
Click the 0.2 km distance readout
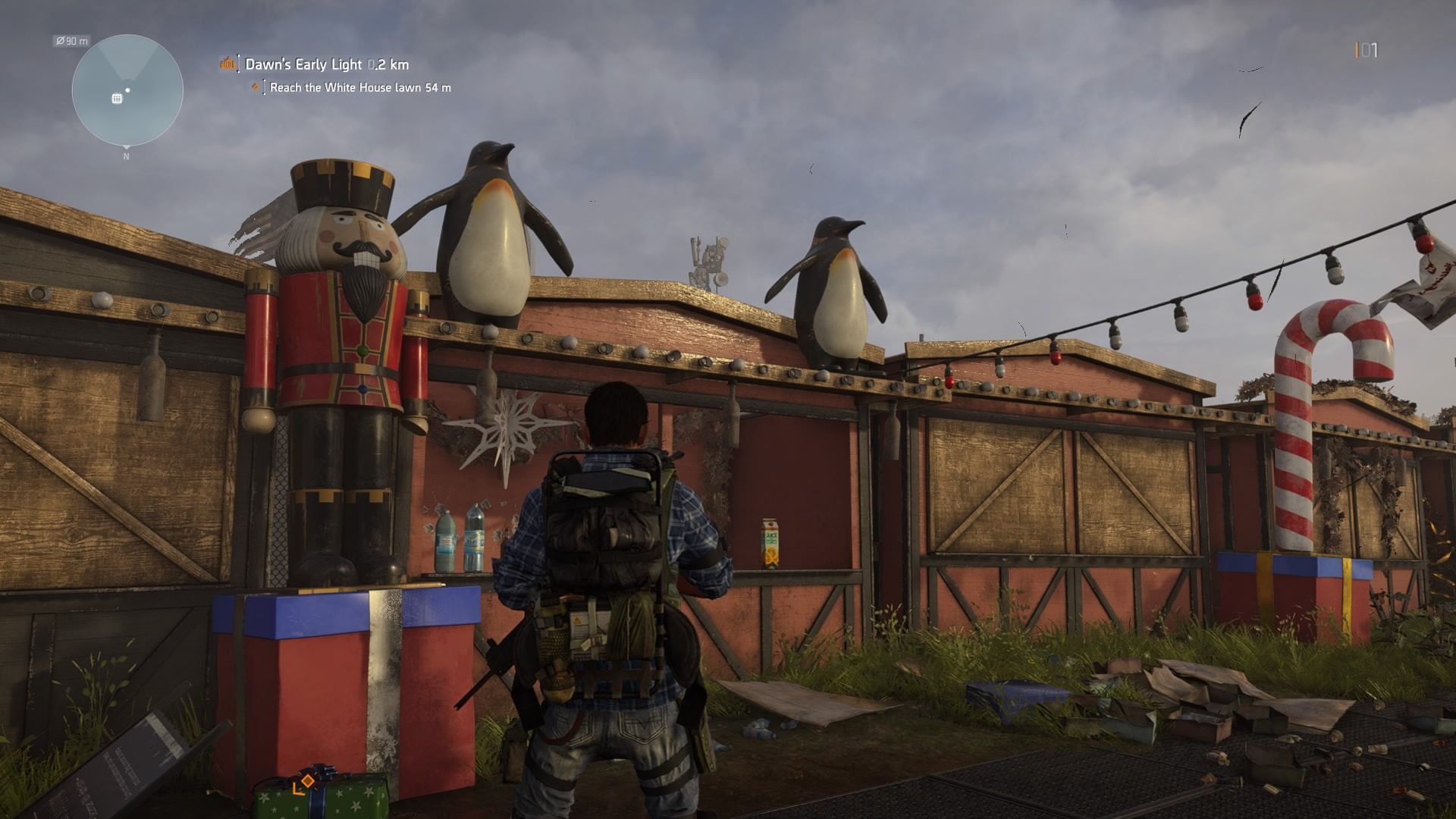click(389, 64)
